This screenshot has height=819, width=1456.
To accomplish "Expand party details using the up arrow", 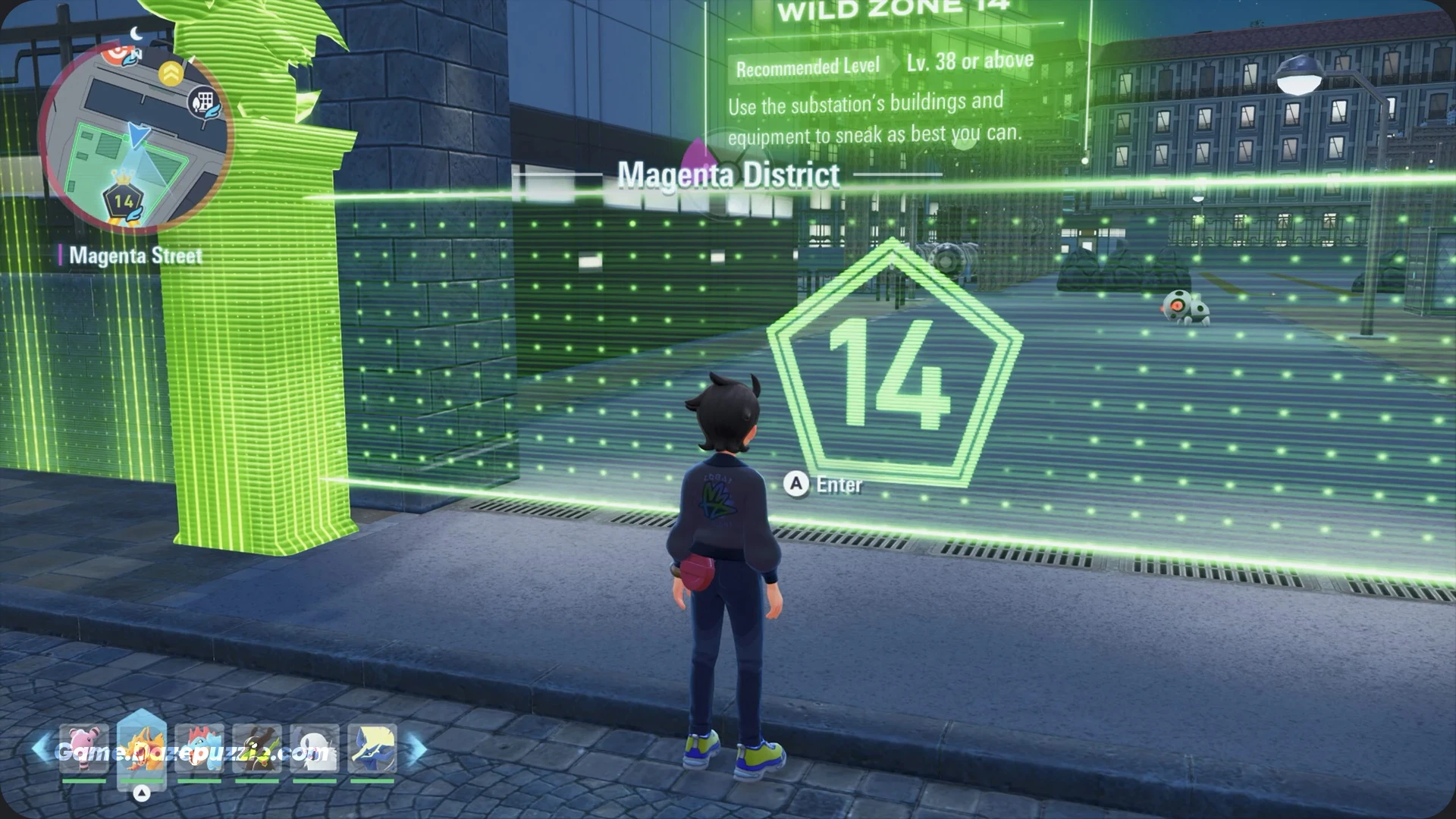I will click(x=143, y=792).
